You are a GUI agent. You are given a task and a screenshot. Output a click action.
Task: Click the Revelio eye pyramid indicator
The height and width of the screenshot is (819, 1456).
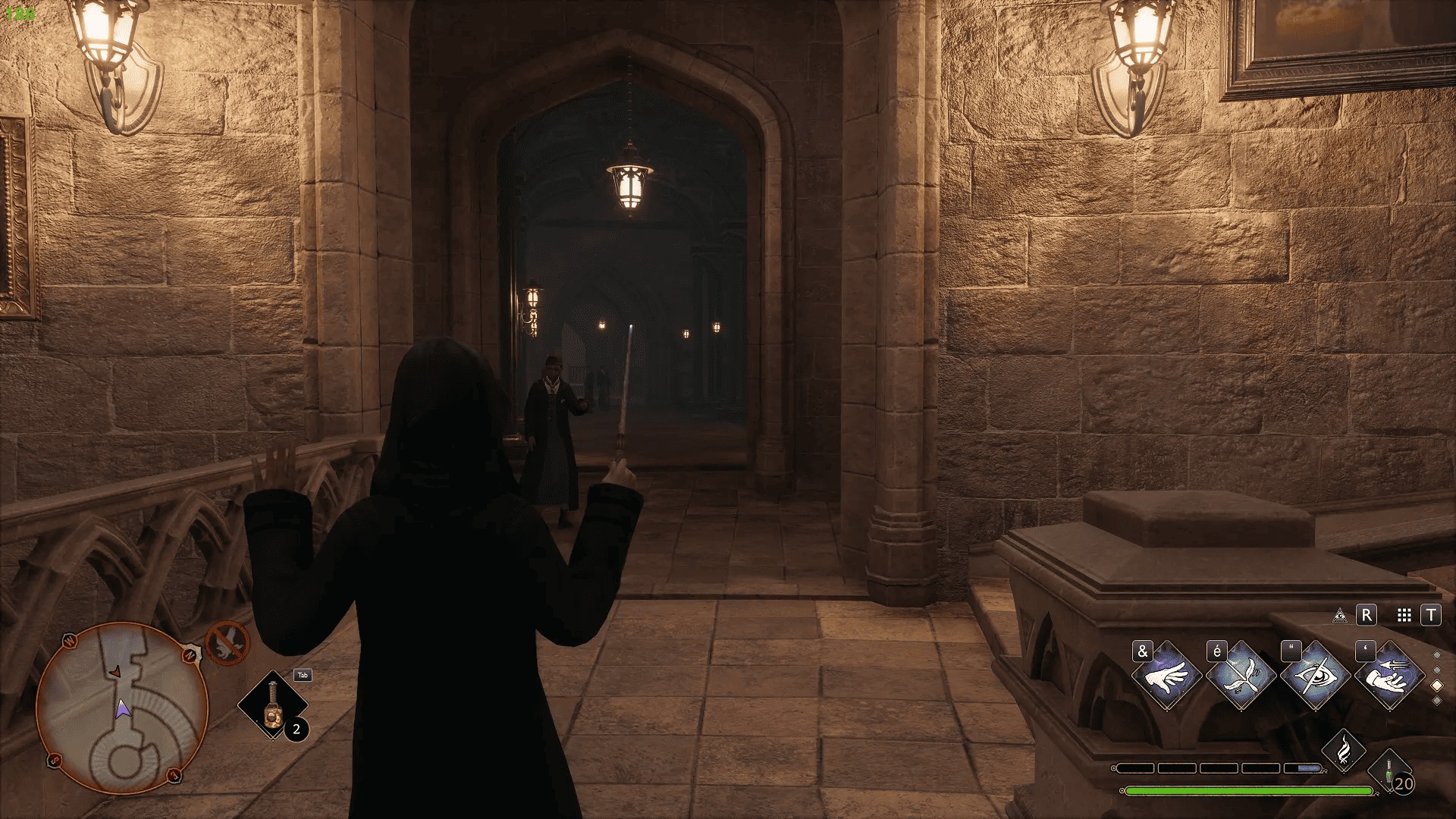[1340, 616]
